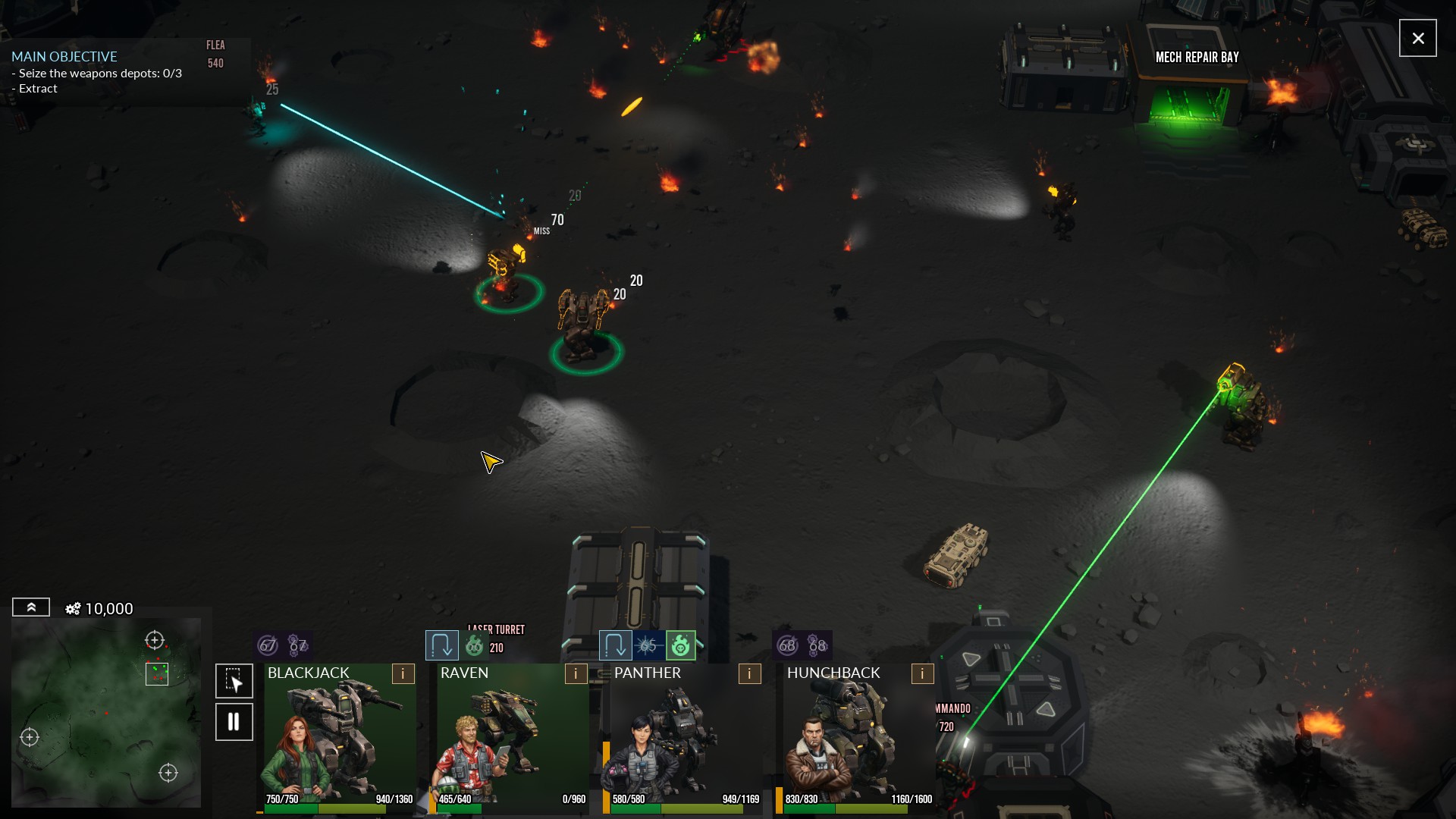Select the Mech Repair Bay label
Screen dimensions: 1456x819
click(x=1197, y=58)
